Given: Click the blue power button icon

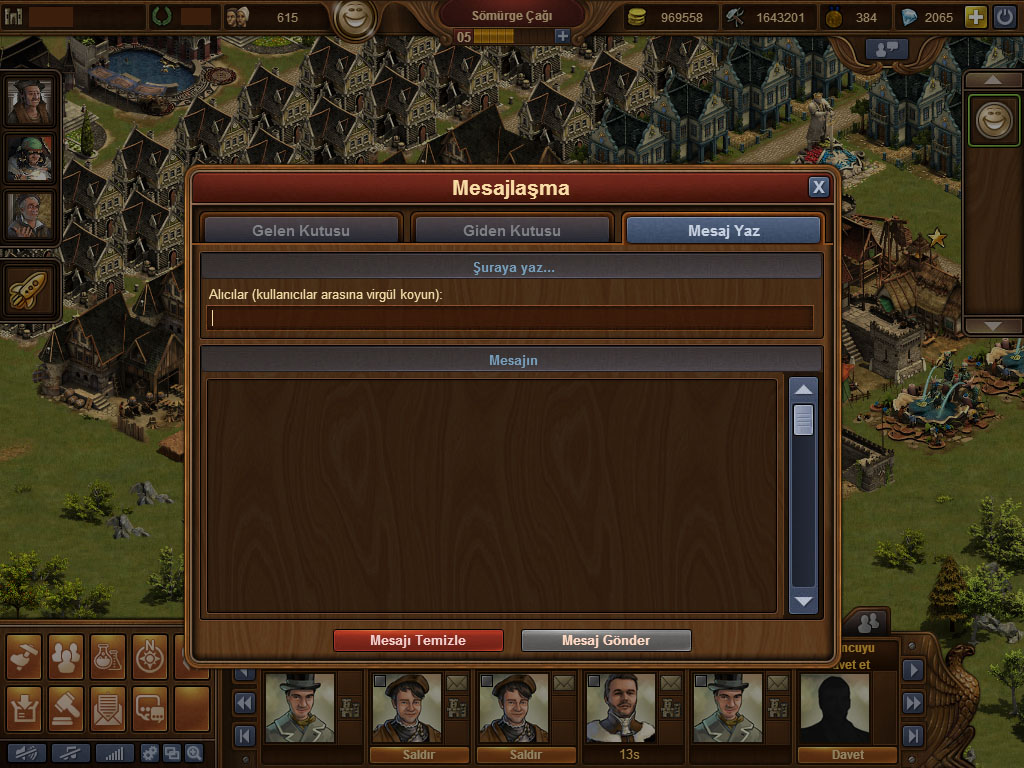Looking at the screenshot, I should pyautogui.click(x=1004, y=17).
